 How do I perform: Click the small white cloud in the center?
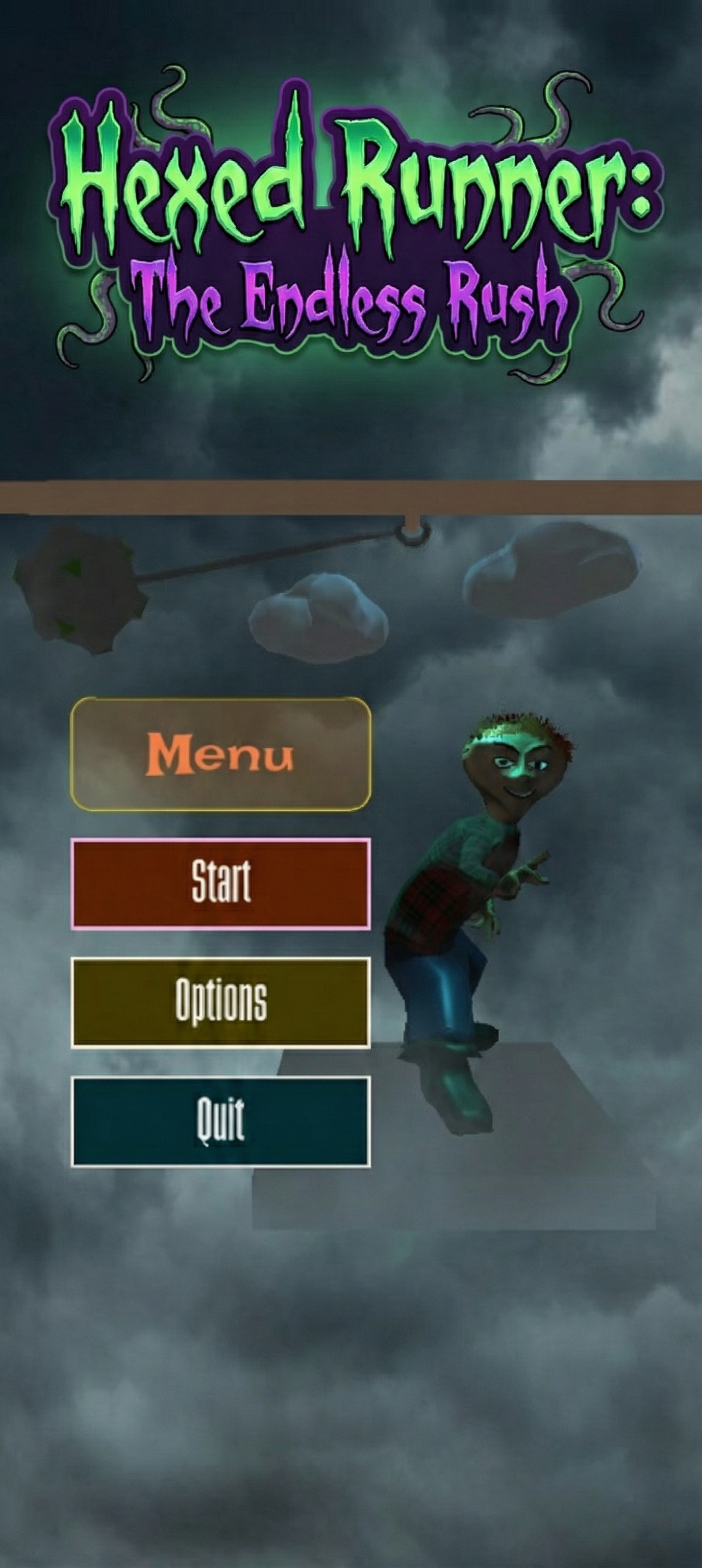319,621
